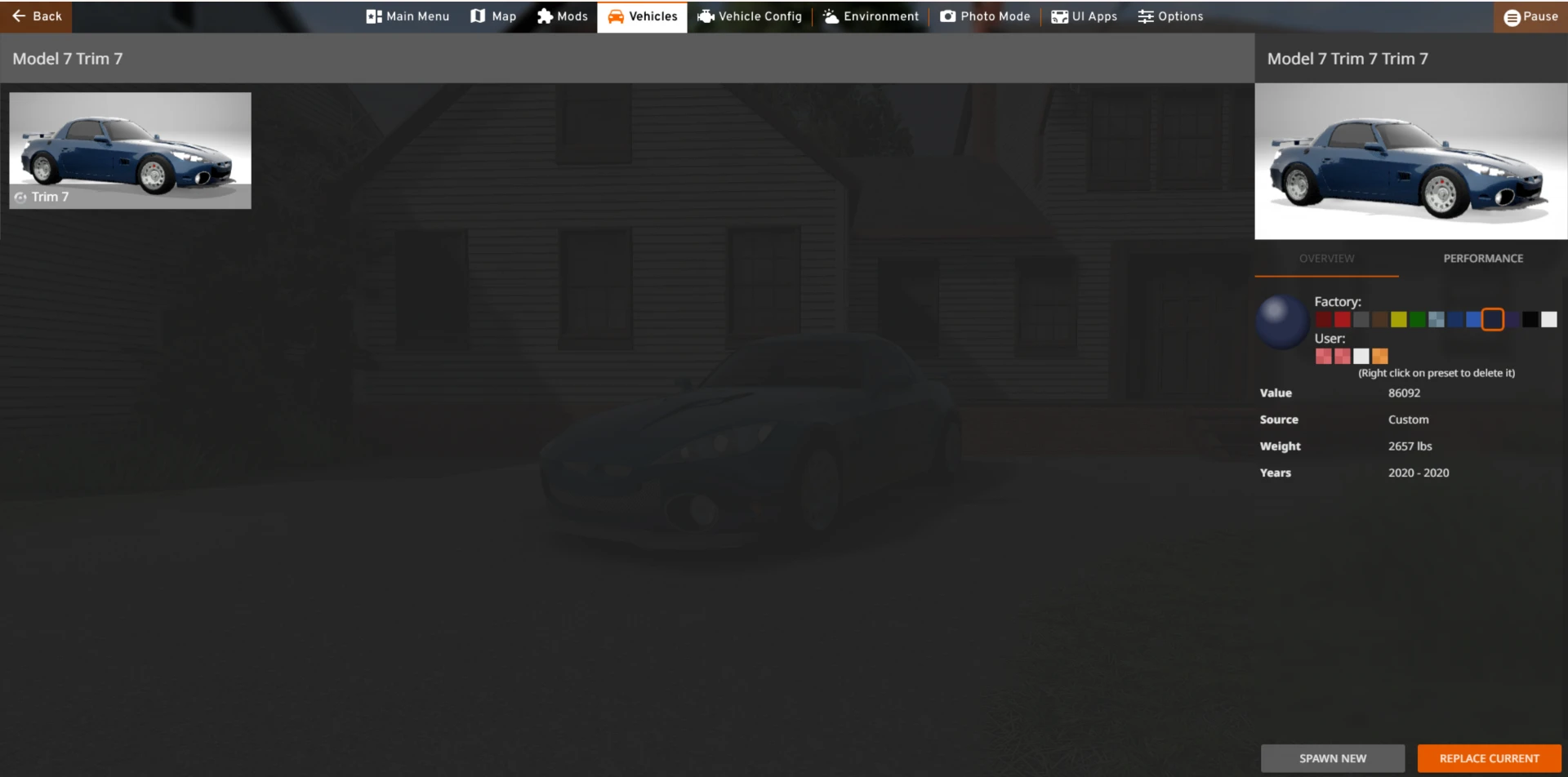Open the UI Apps panel
This screenshot has width=1568, height=777.
point(1084,16)
